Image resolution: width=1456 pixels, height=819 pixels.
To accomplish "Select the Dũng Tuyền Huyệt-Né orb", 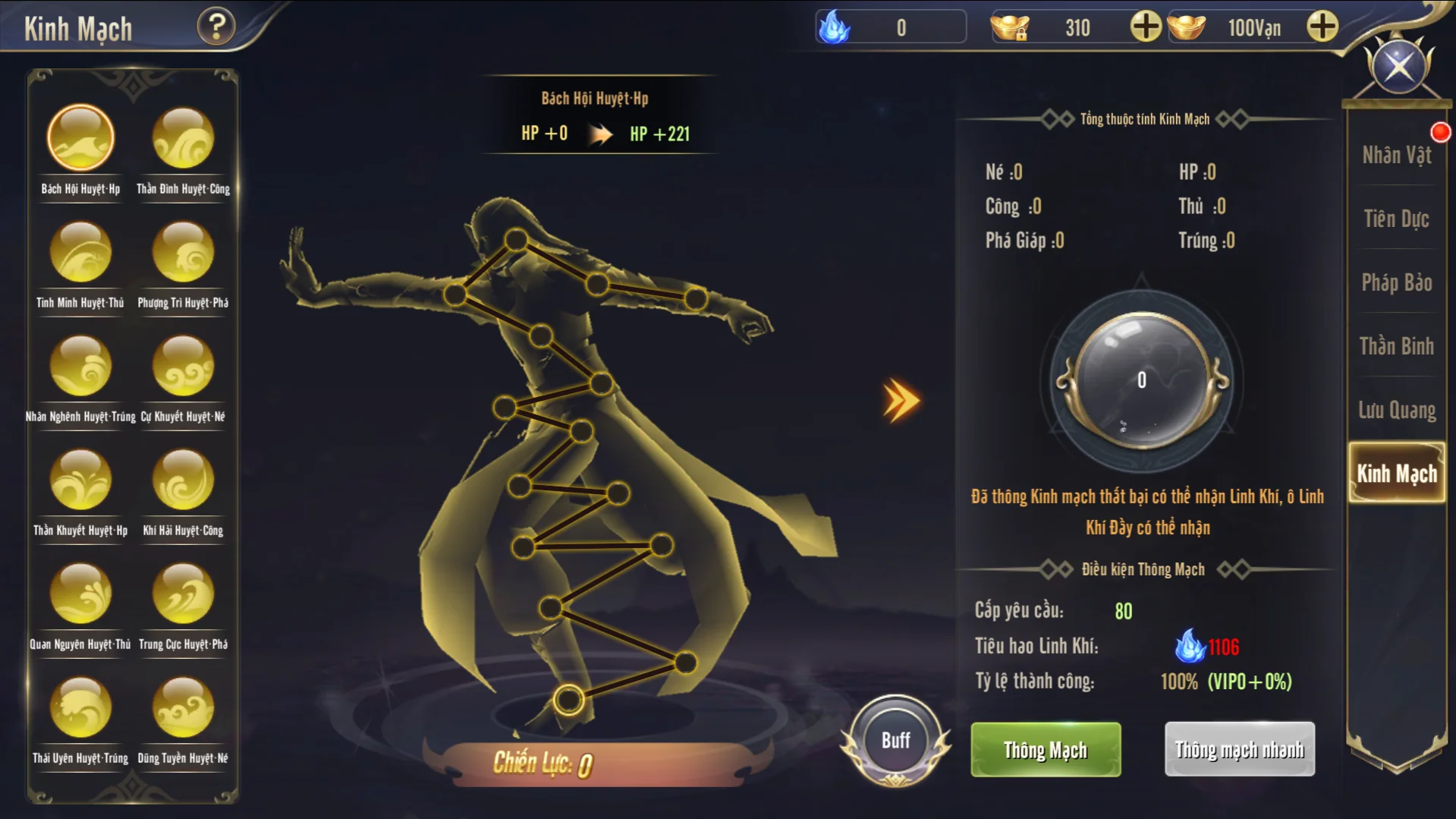I will pos(183,708).
